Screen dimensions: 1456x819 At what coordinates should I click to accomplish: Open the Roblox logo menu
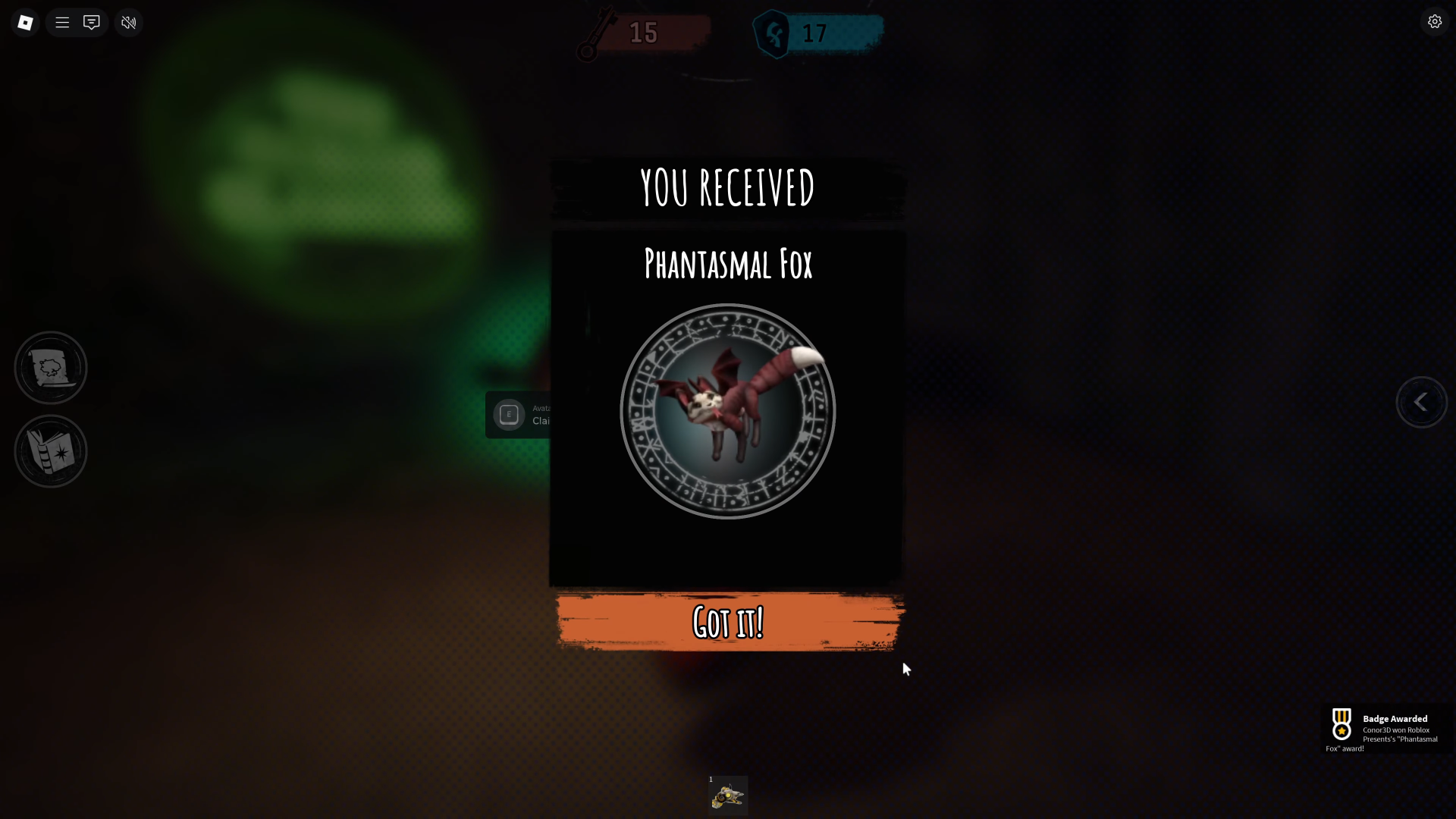(x=25, y=22)
